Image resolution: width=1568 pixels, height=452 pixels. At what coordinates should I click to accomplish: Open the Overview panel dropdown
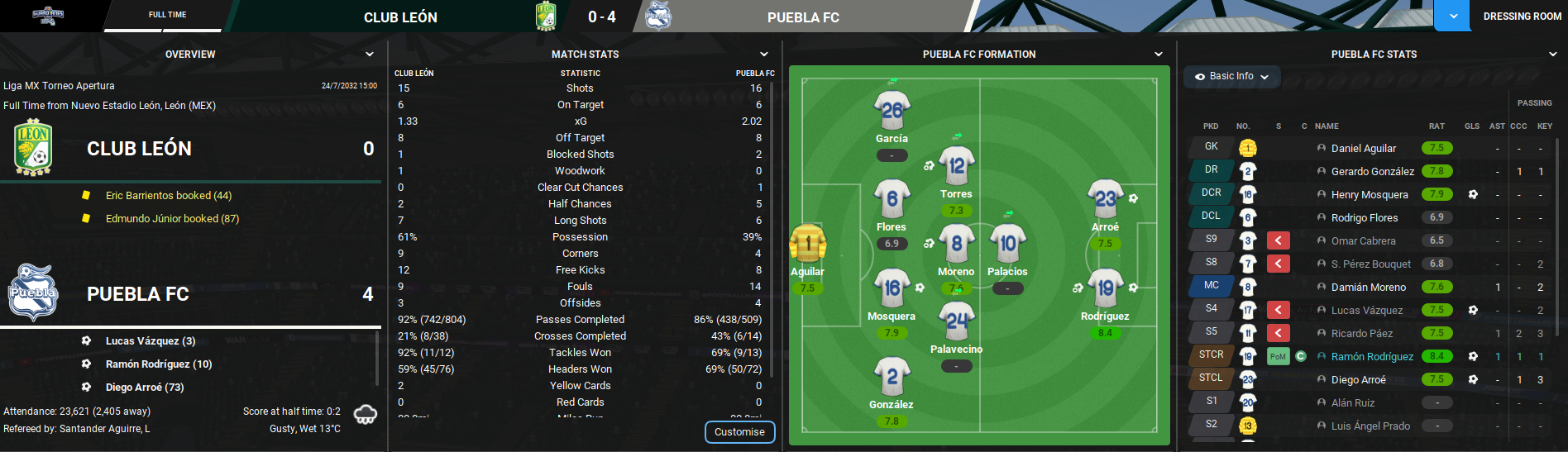370,55
